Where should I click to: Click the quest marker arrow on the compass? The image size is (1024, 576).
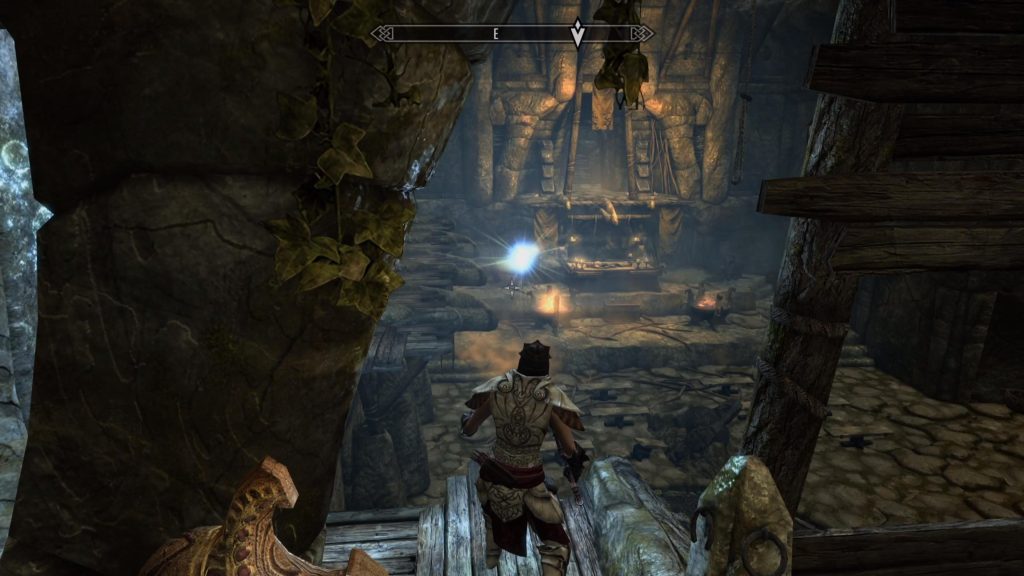pos(577,33)
